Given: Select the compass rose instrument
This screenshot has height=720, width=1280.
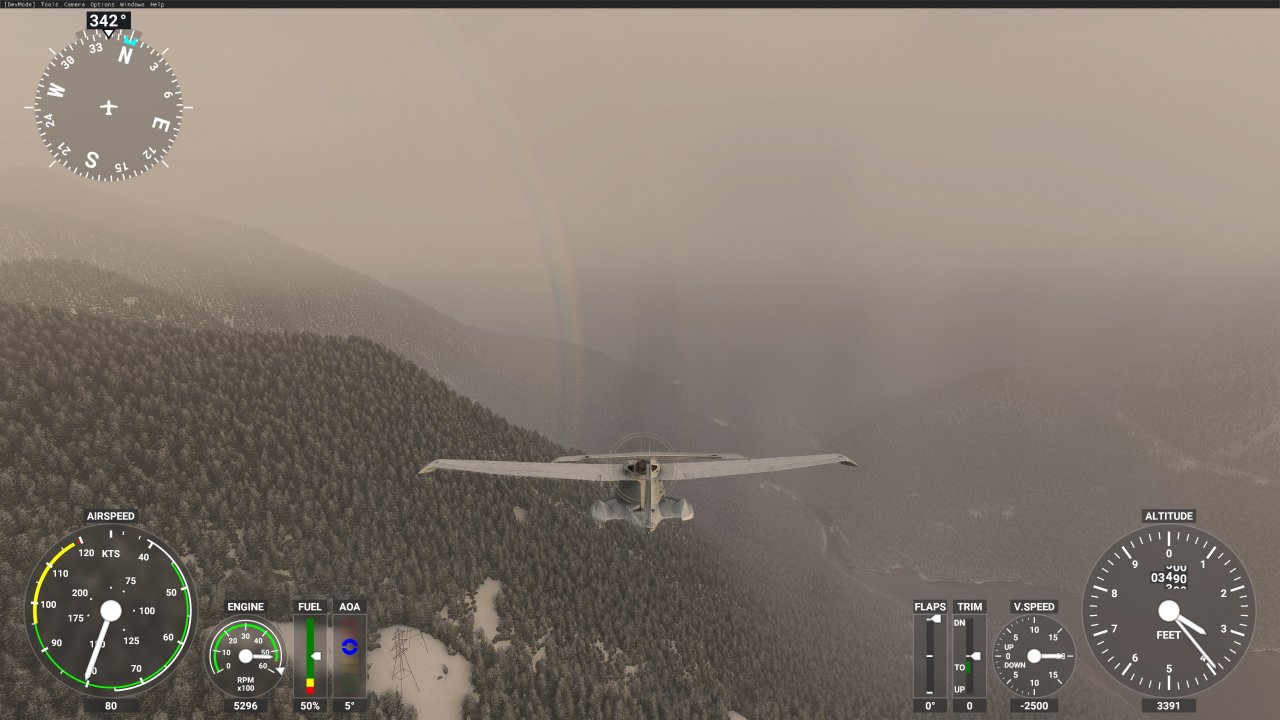Looking at the screenshot, I should click(x=107, y=108).
